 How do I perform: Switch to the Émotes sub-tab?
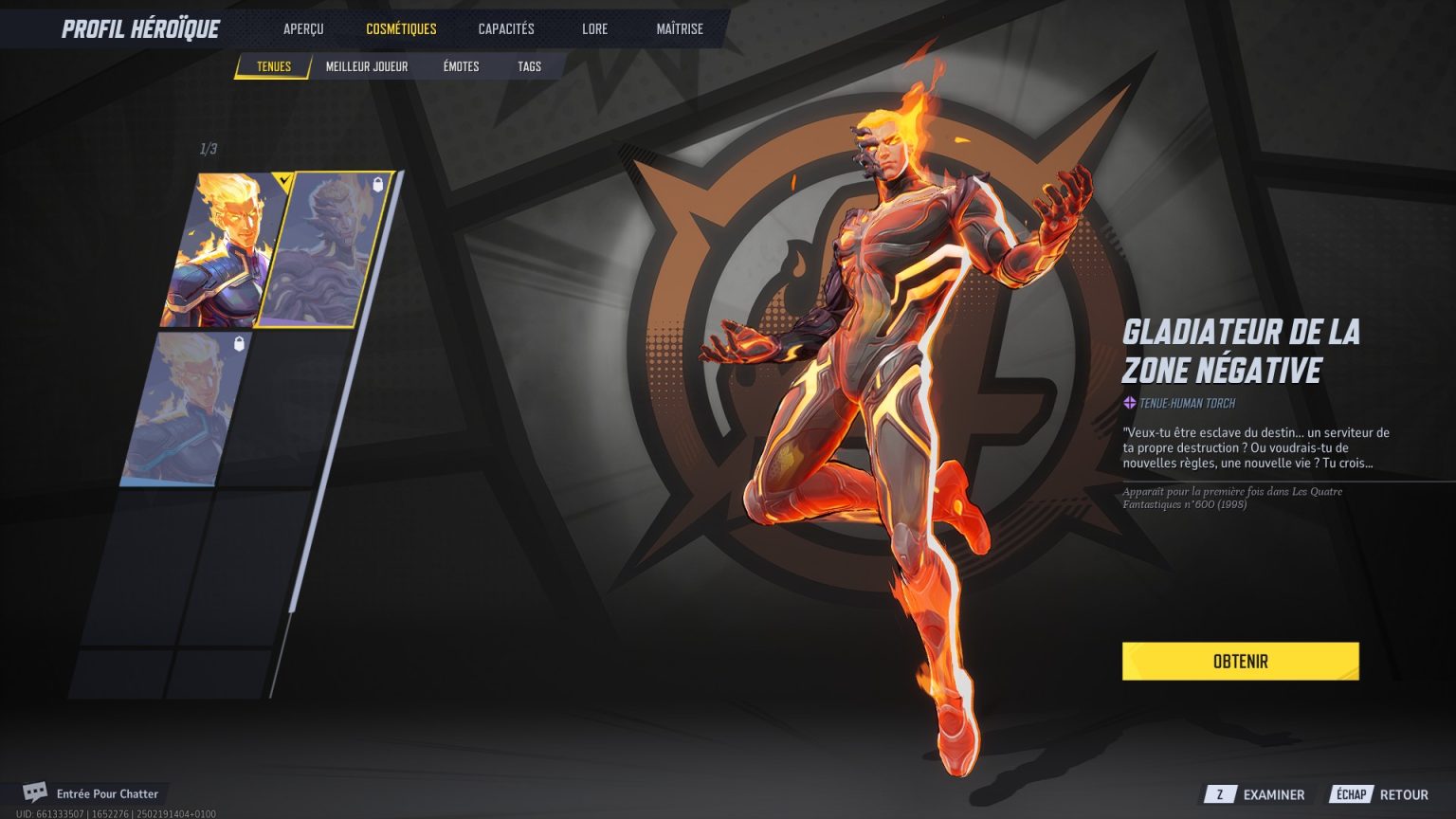pyautogui.click(x=460, y=66)
